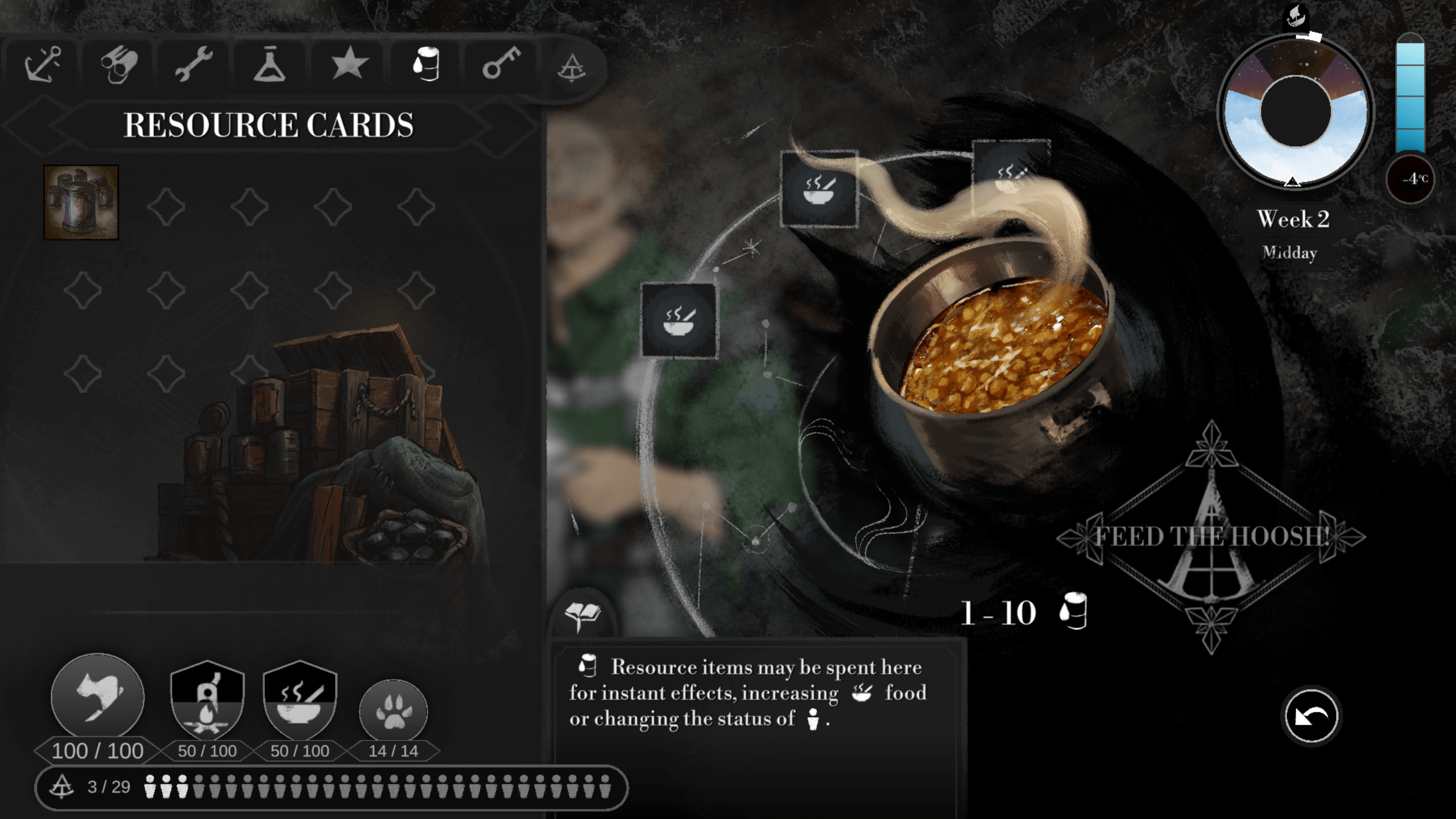Open the tent camp tab

point(572,68)
